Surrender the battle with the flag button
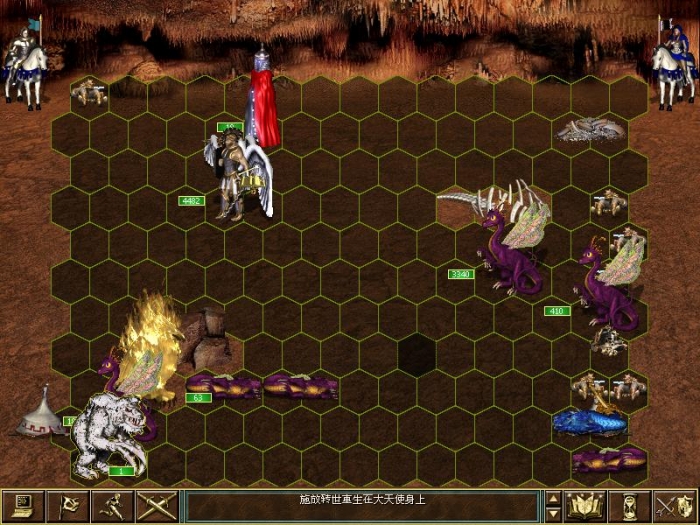 click(x=68, y=506)
